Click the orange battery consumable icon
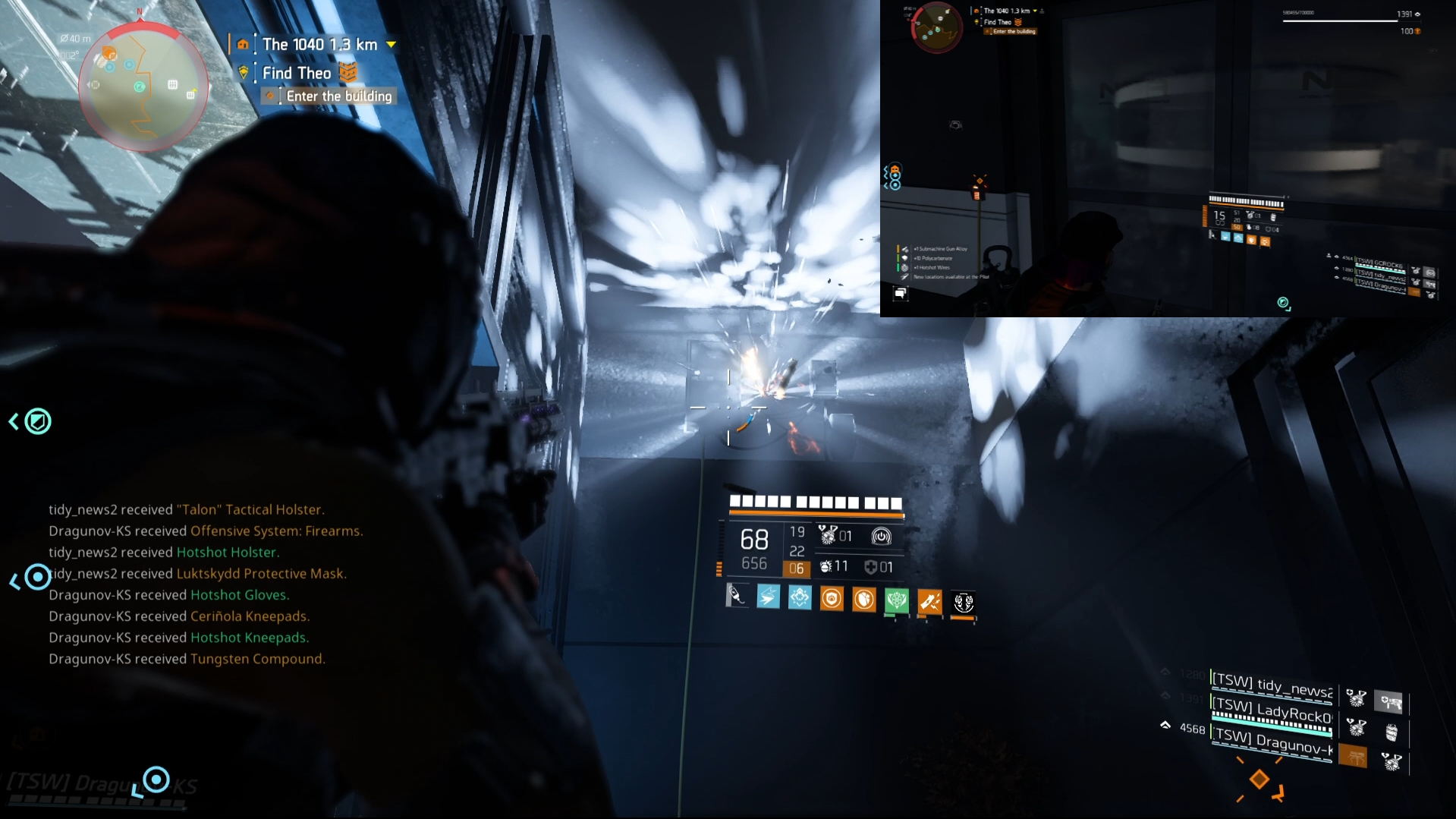Screen dimensions: 1456x819 pos(930,601)
